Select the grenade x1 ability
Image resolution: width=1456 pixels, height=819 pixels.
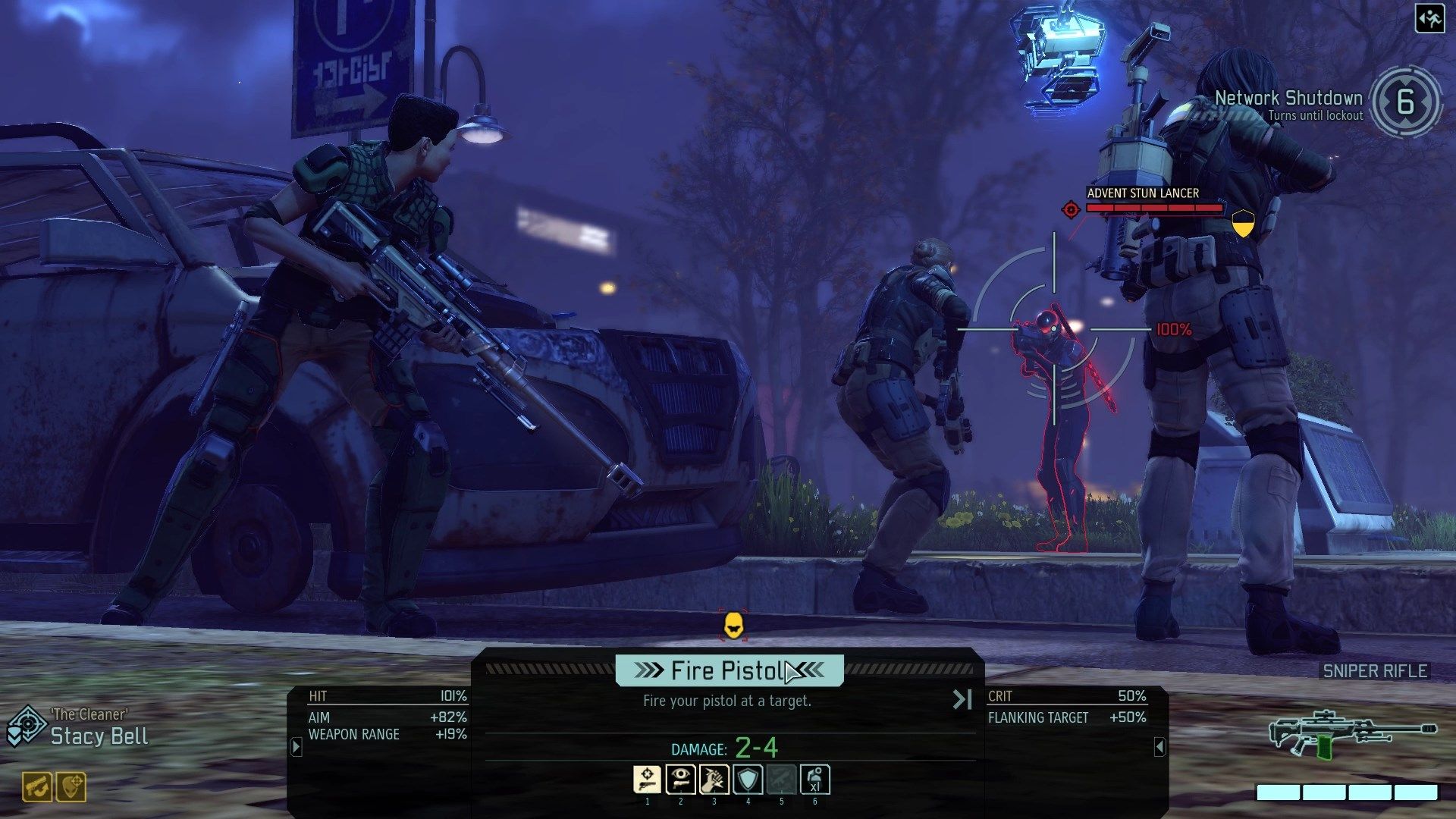point(814,780)
